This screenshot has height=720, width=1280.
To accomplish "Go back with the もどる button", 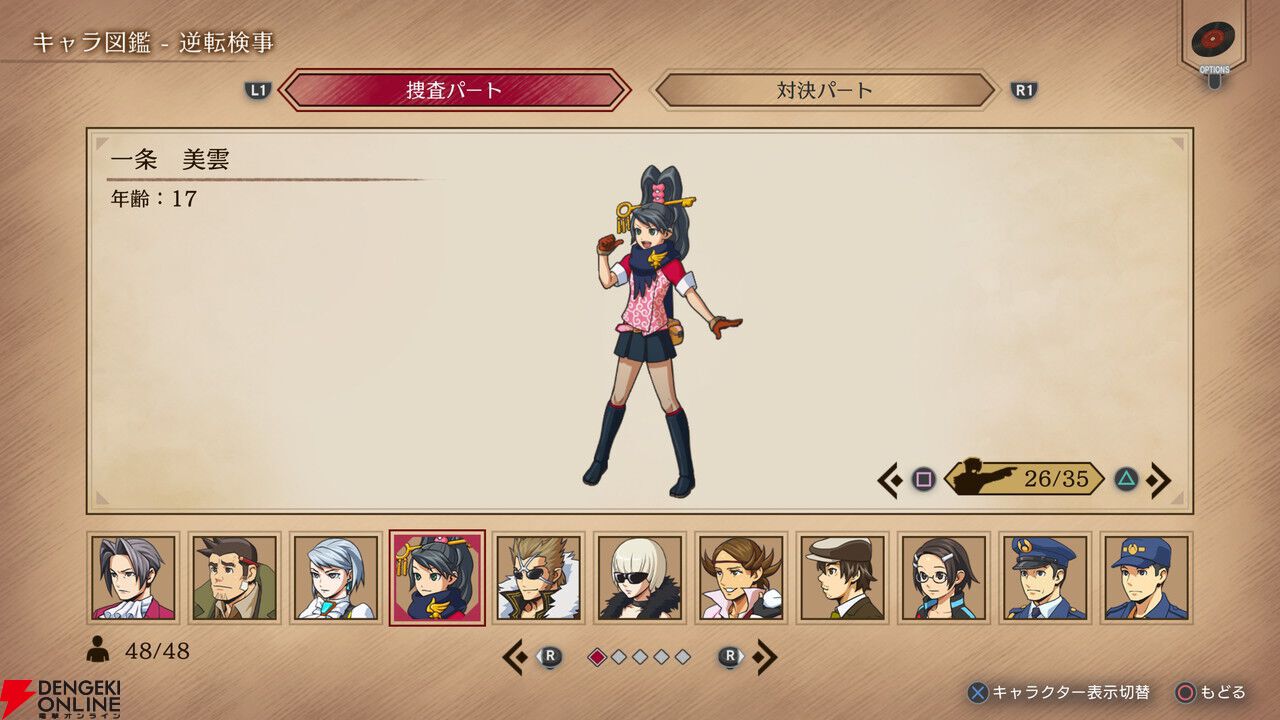I will 1211,692.
